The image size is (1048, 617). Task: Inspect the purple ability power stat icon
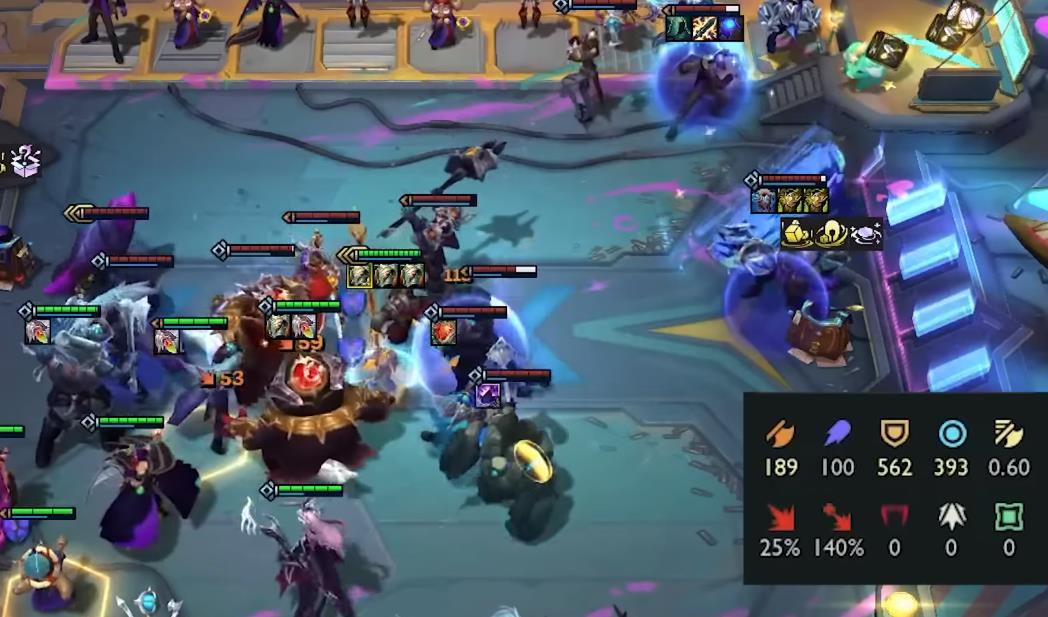(836, 433)
